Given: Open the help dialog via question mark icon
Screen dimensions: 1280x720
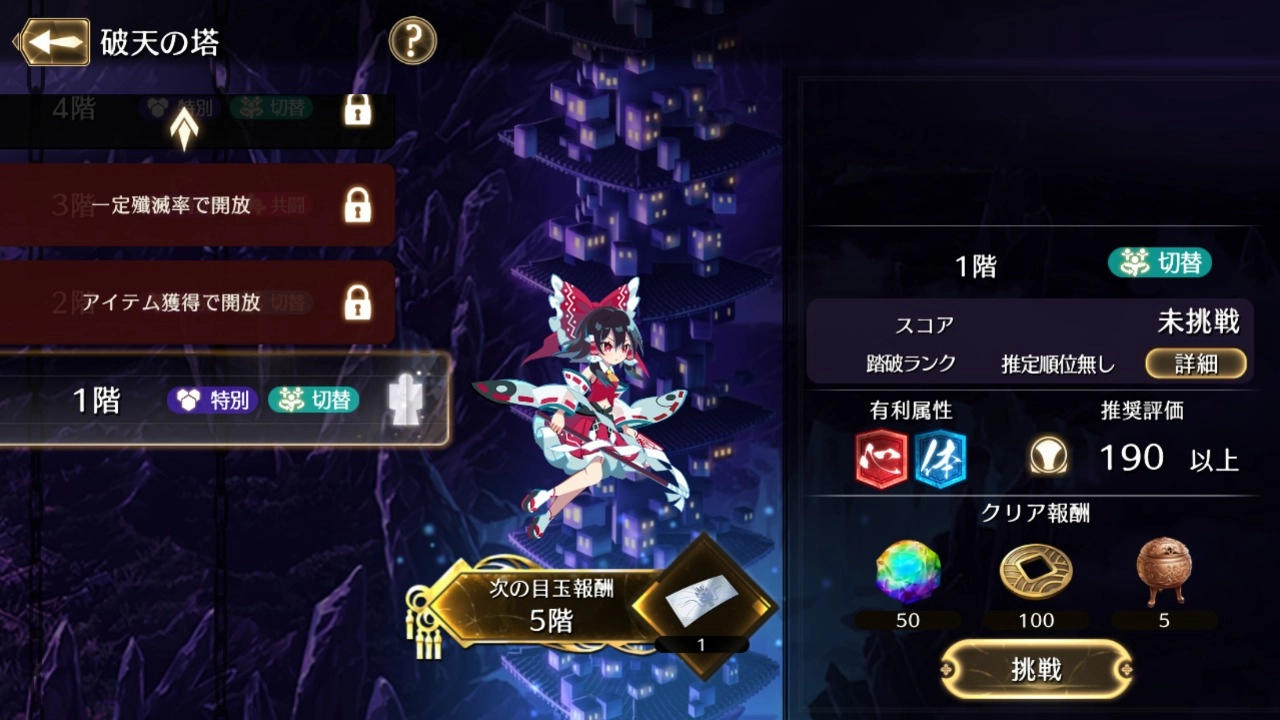Looking at the screenshot, I should tap(412, 42).
